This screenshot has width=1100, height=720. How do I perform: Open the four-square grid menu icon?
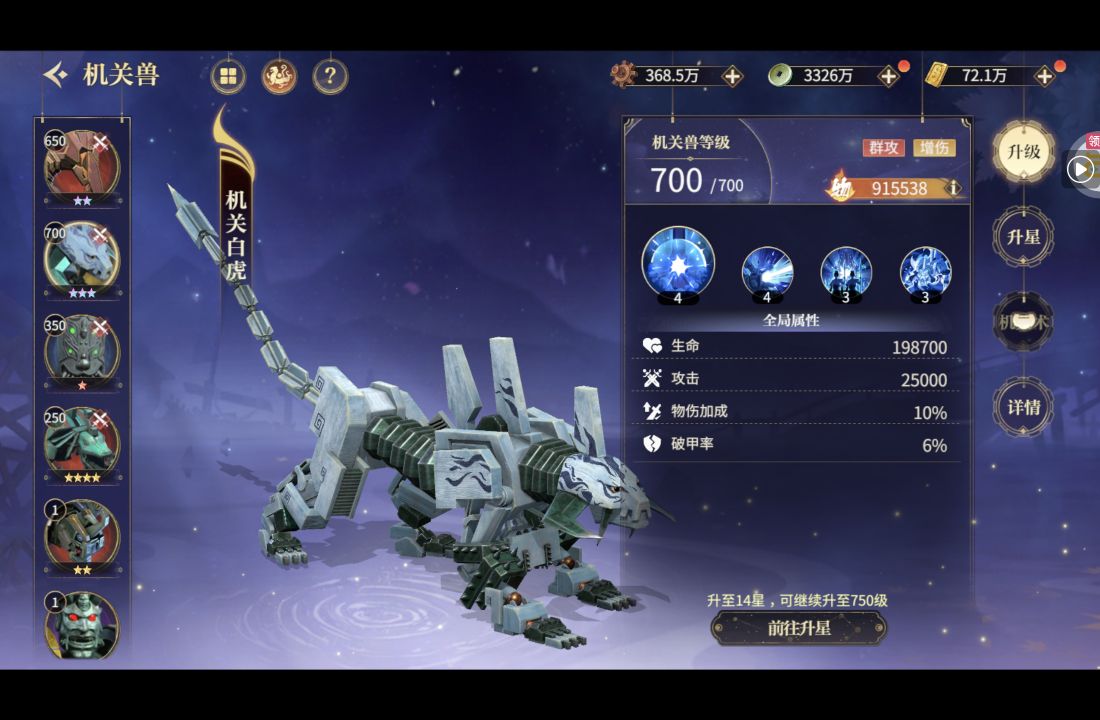pyautogui.click(x=229, y=76)
